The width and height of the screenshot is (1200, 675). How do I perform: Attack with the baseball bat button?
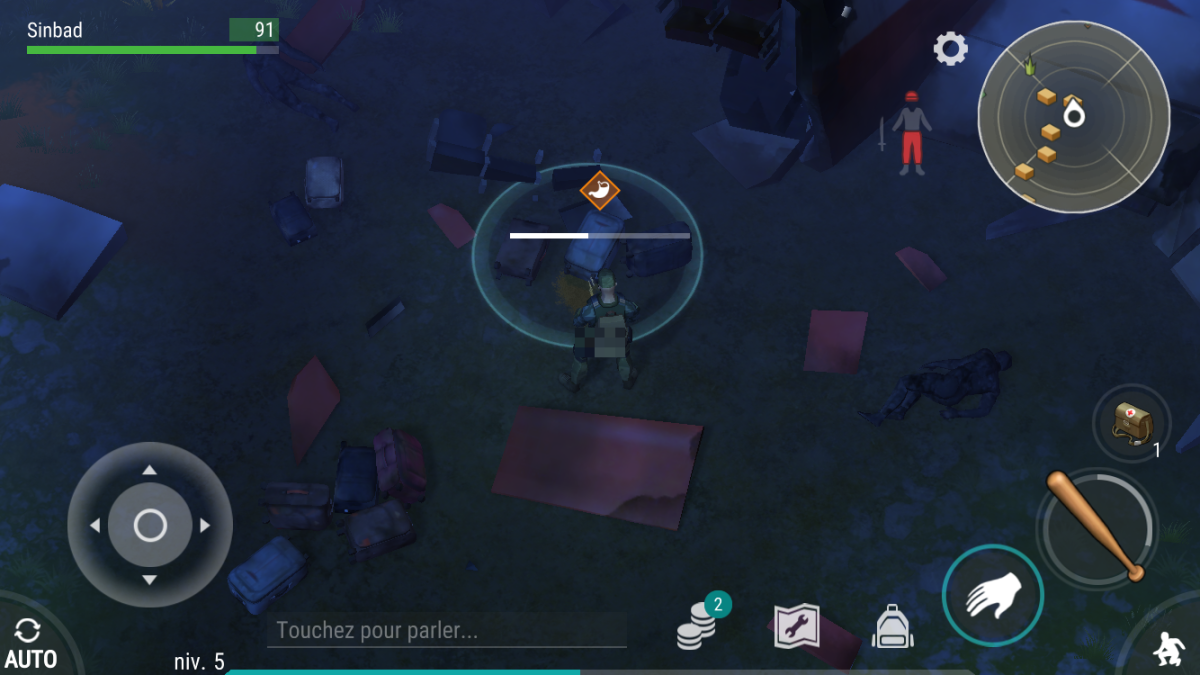1097,526
